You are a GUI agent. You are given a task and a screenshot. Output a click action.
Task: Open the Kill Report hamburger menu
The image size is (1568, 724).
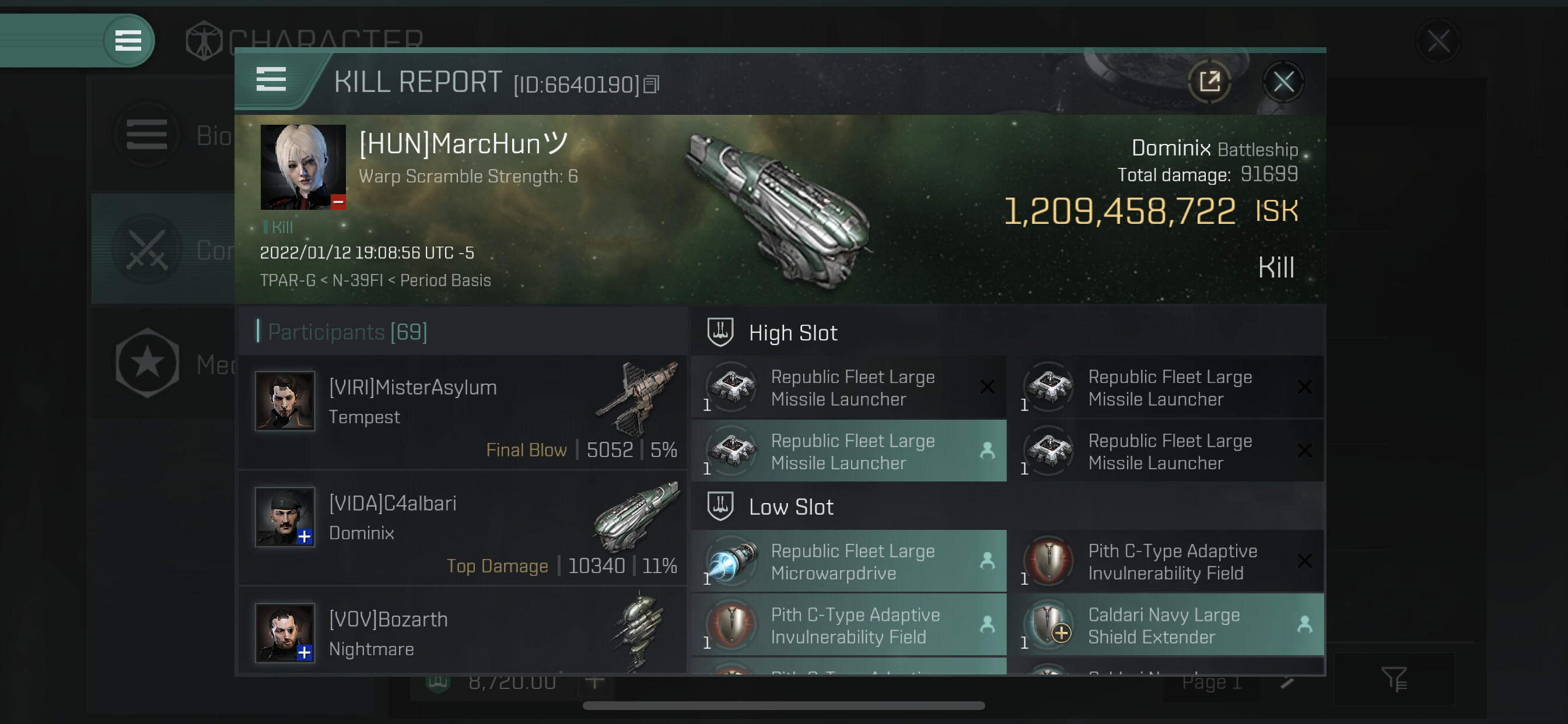click(271, 80)
